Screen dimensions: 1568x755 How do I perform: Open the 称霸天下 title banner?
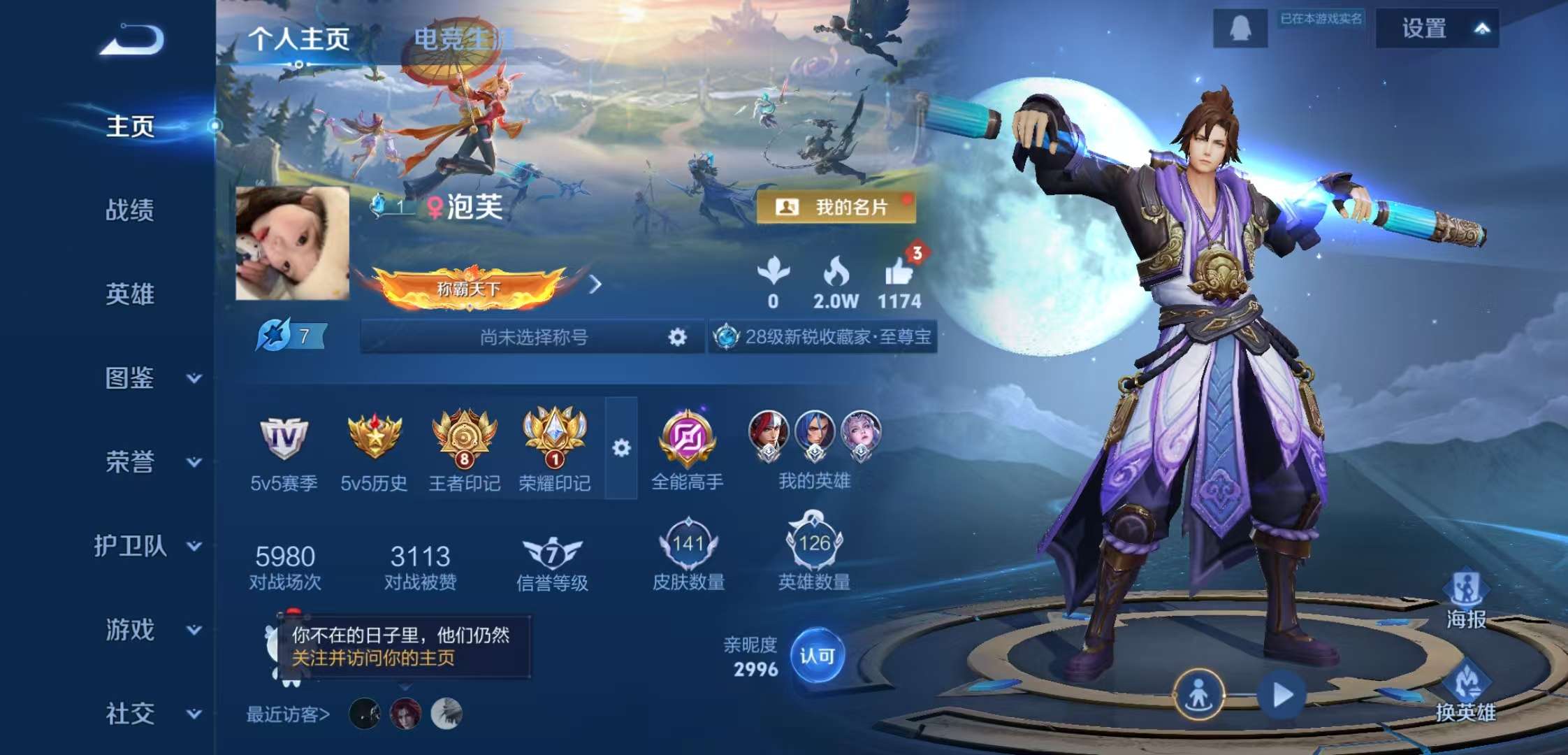pyautogui.click(x=470, y=287)
